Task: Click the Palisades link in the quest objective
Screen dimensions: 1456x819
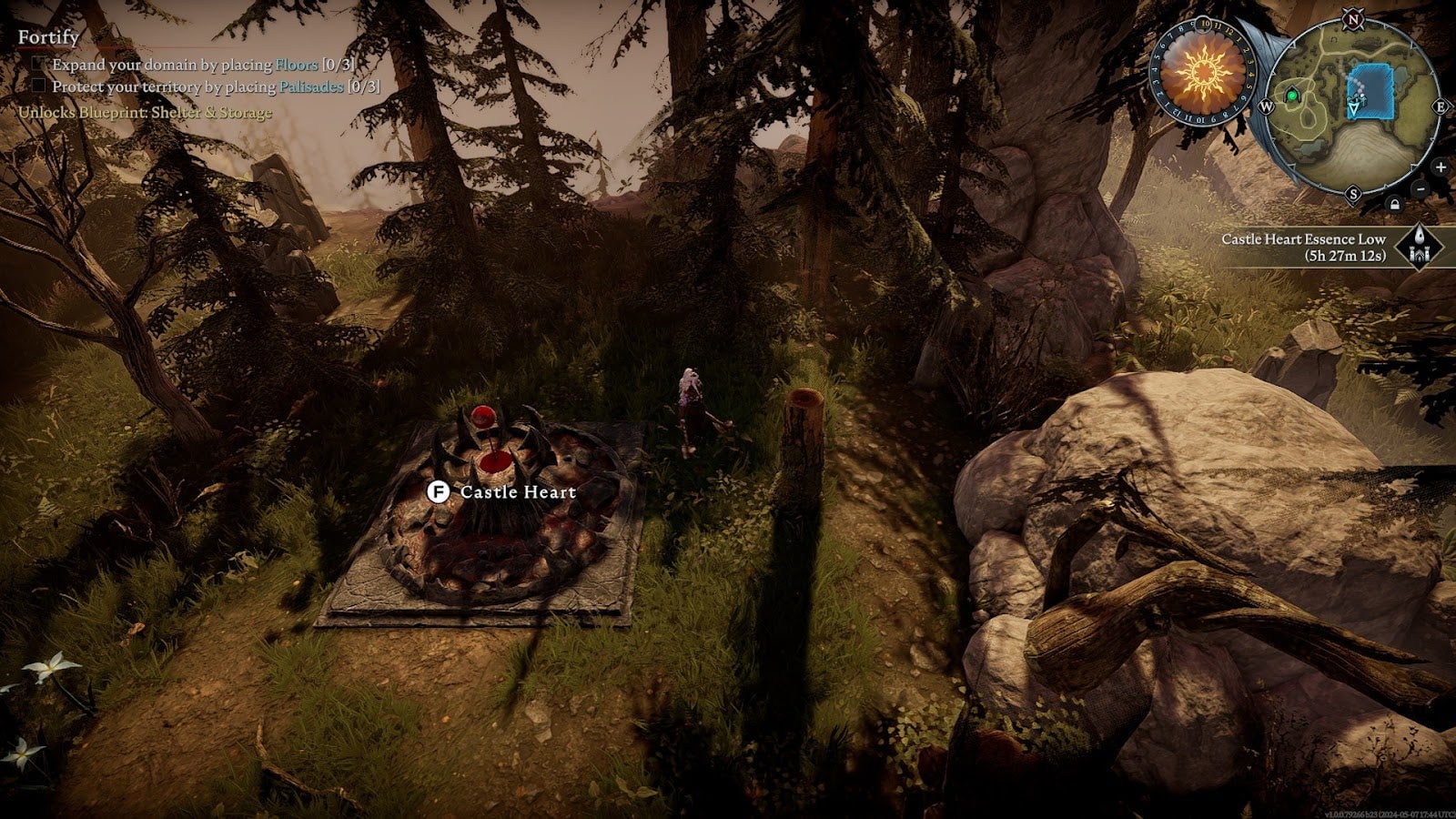Action: pos(309,87)
